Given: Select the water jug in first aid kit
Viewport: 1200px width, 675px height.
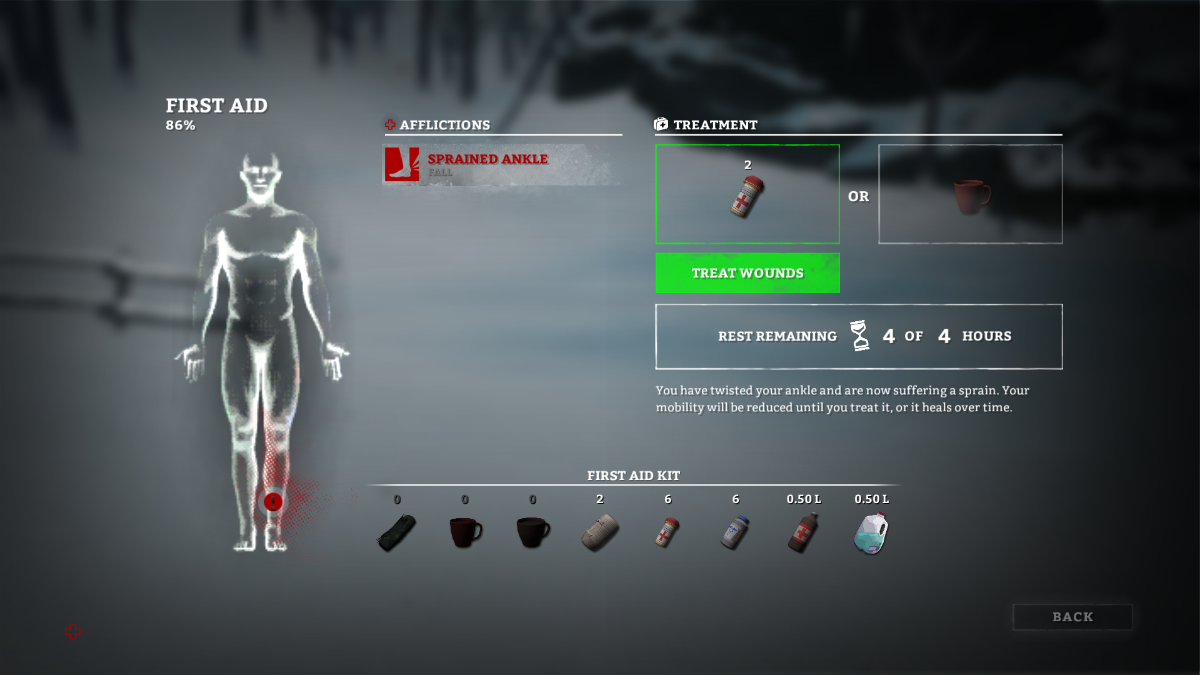Looking at the screenshot, I should 871,532.
